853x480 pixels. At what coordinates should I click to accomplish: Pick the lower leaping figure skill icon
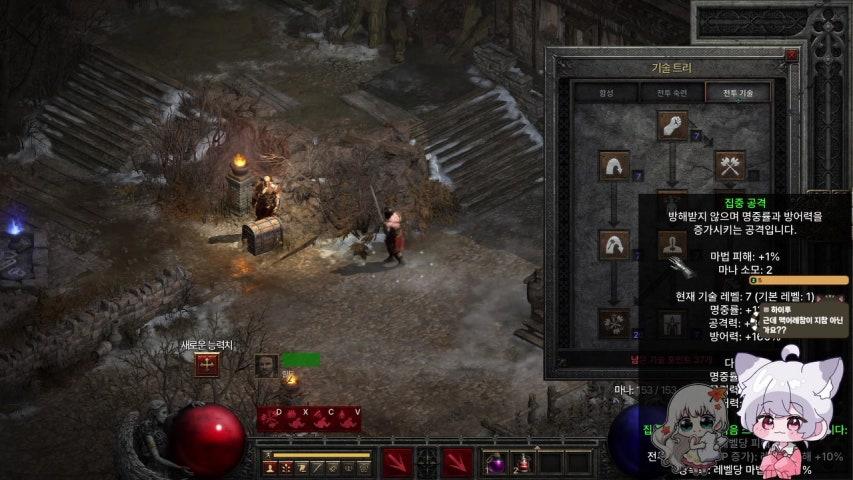click(x=613, y=245)
